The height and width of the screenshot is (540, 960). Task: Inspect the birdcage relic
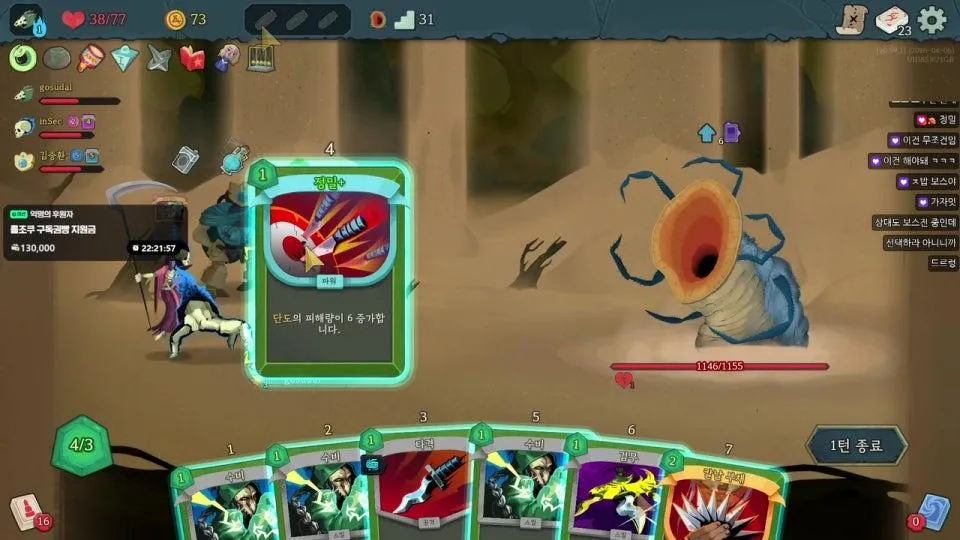(262, 55)
